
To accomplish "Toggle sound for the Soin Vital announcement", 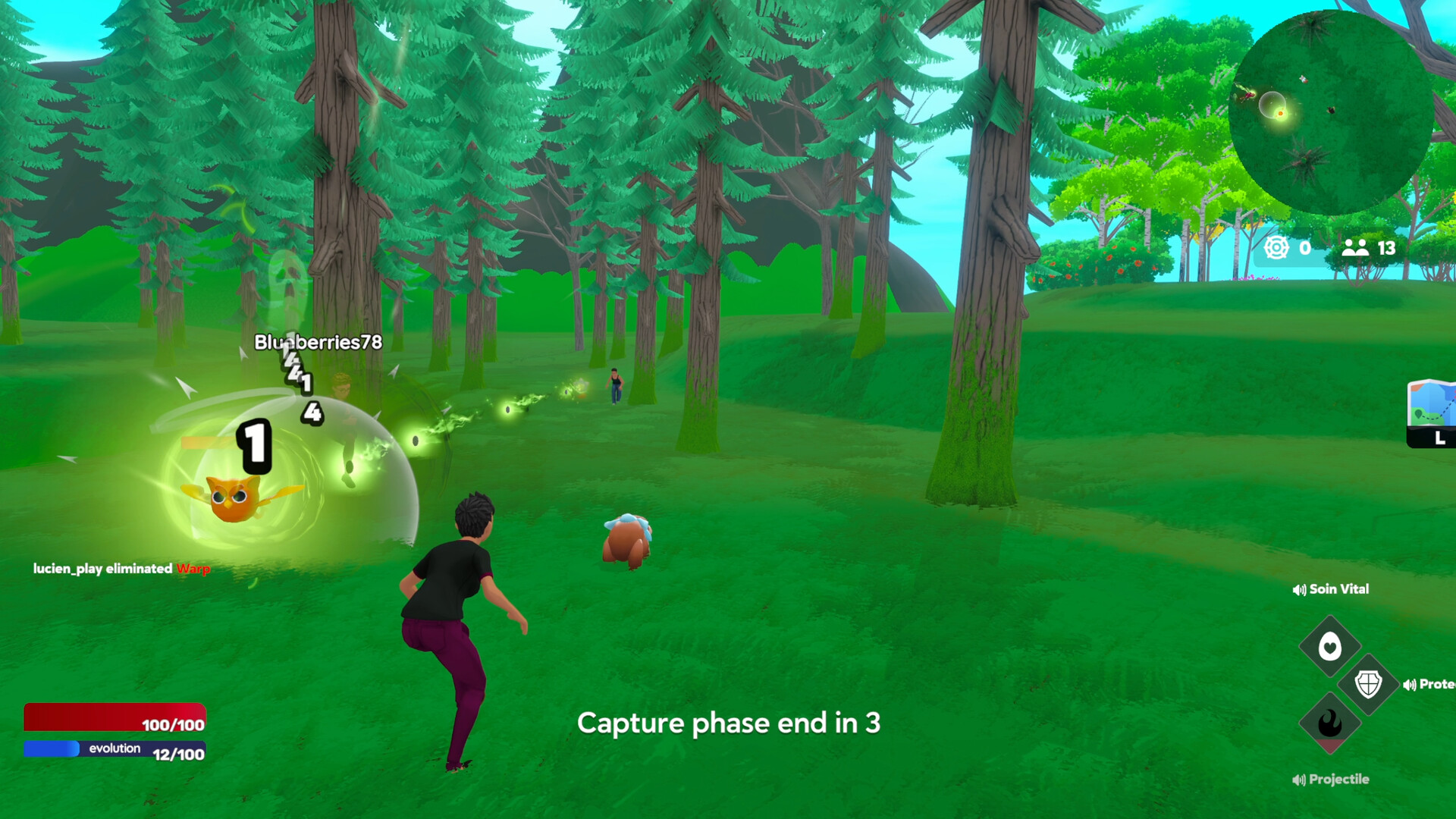I will [x=1298, y=589].
